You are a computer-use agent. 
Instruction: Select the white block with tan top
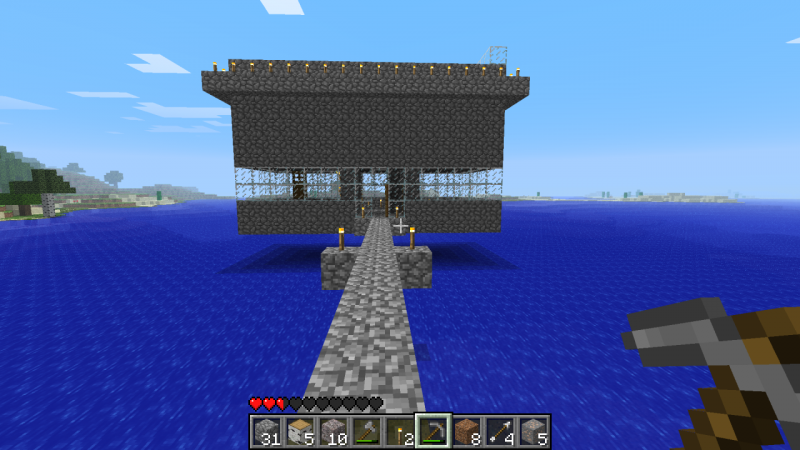pos(299,431)
